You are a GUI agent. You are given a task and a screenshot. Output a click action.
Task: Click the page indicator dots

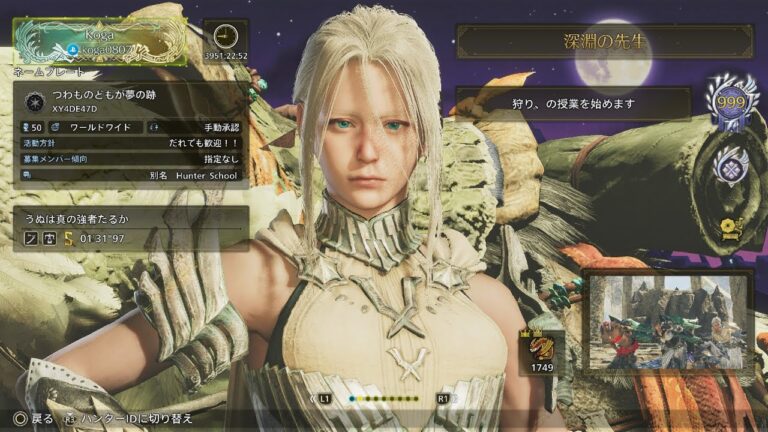click(384, 398)
